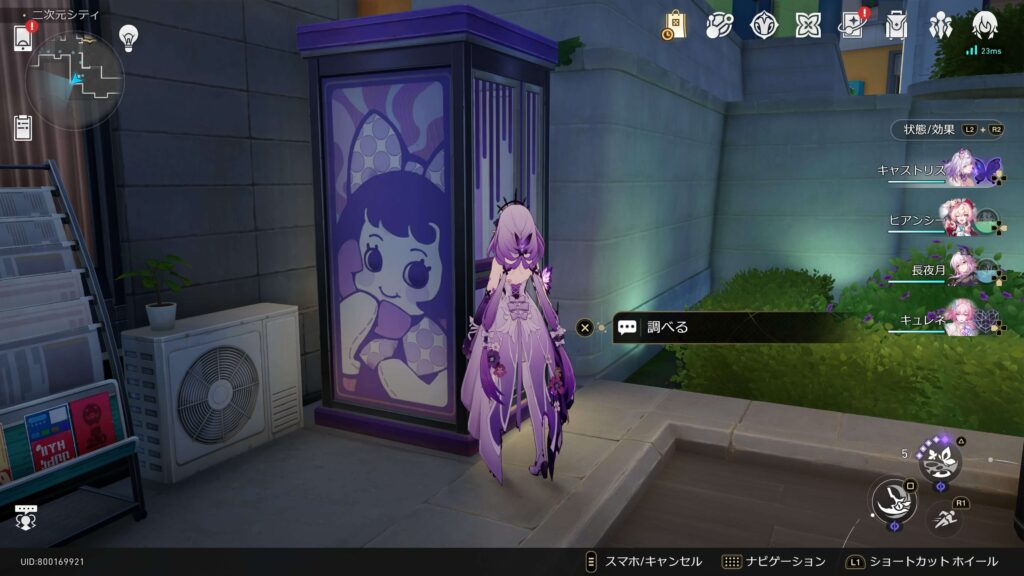The image size is (1024, 576).
Task: Activate the butterfly technique skill icon
Action: 940,459
